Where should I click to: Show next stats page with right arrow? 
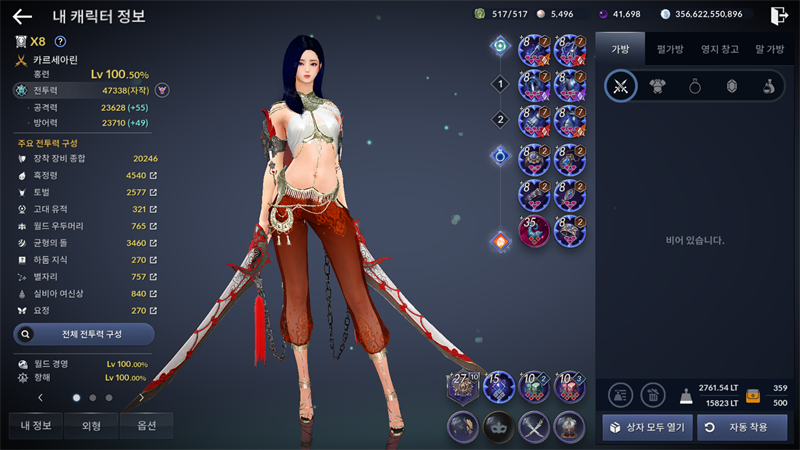pyautogui.click(x=142, y=397)
